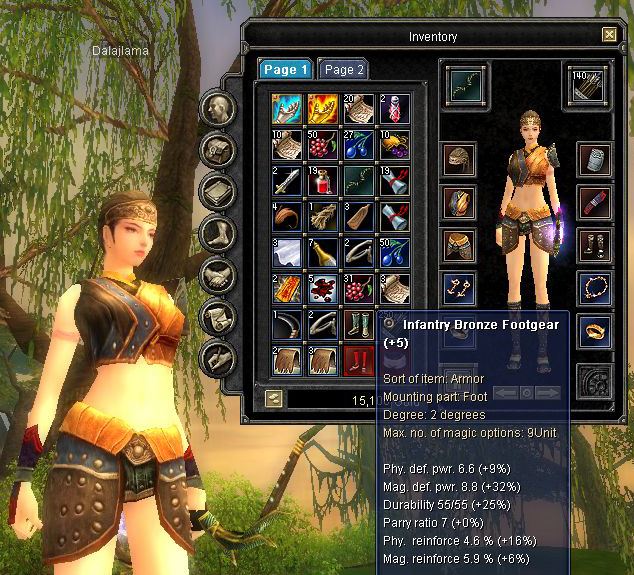Viewport: 634px width, 575px height.
Task: Click the equipped necklace slot
Action: (x=595, y=287)
